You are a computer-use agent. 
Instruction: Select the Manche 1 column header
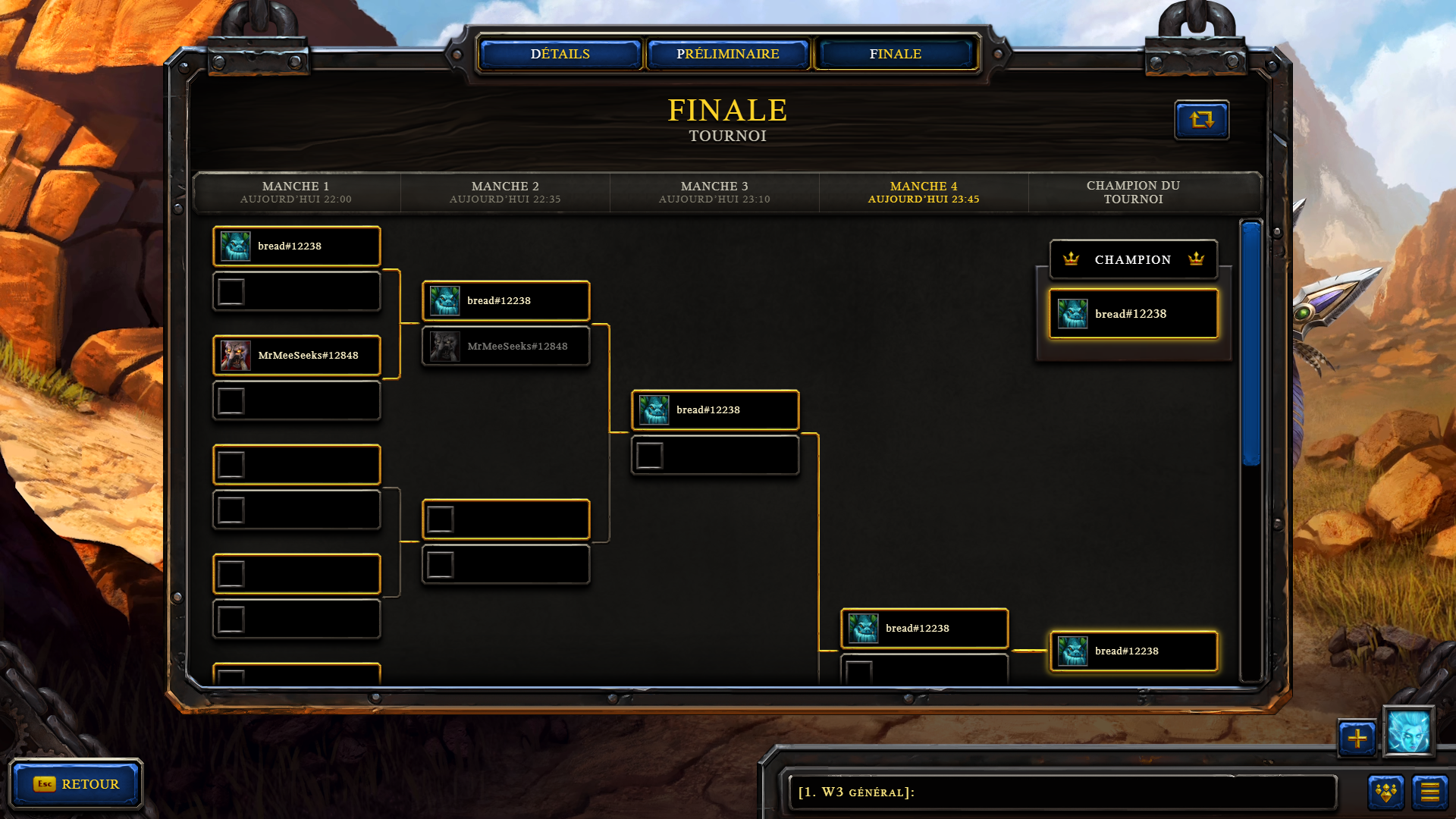tap(296, 192)
